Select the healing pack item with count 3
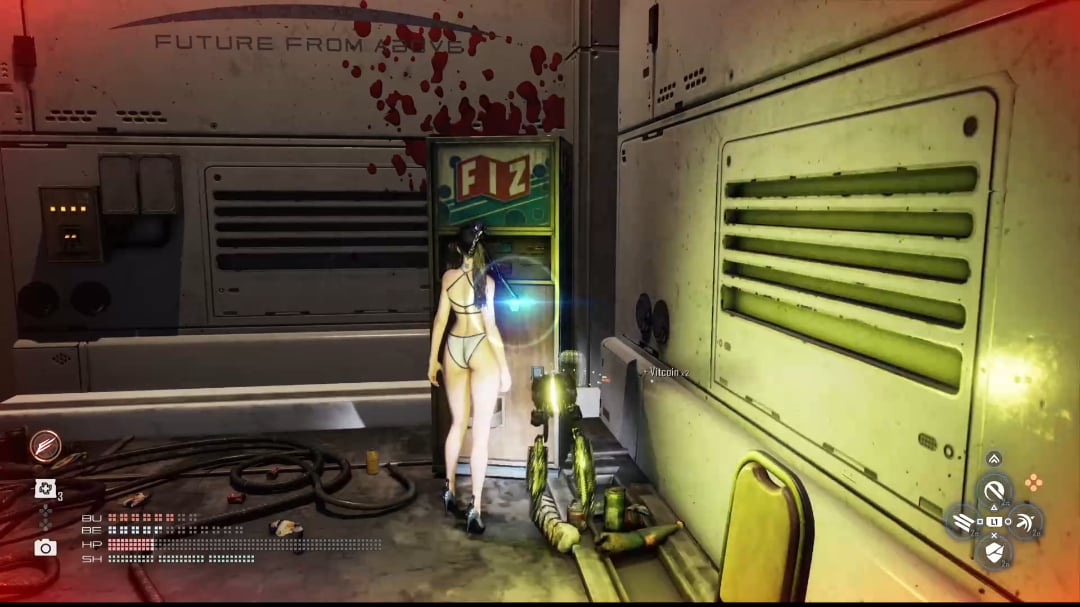 [45, 488]
